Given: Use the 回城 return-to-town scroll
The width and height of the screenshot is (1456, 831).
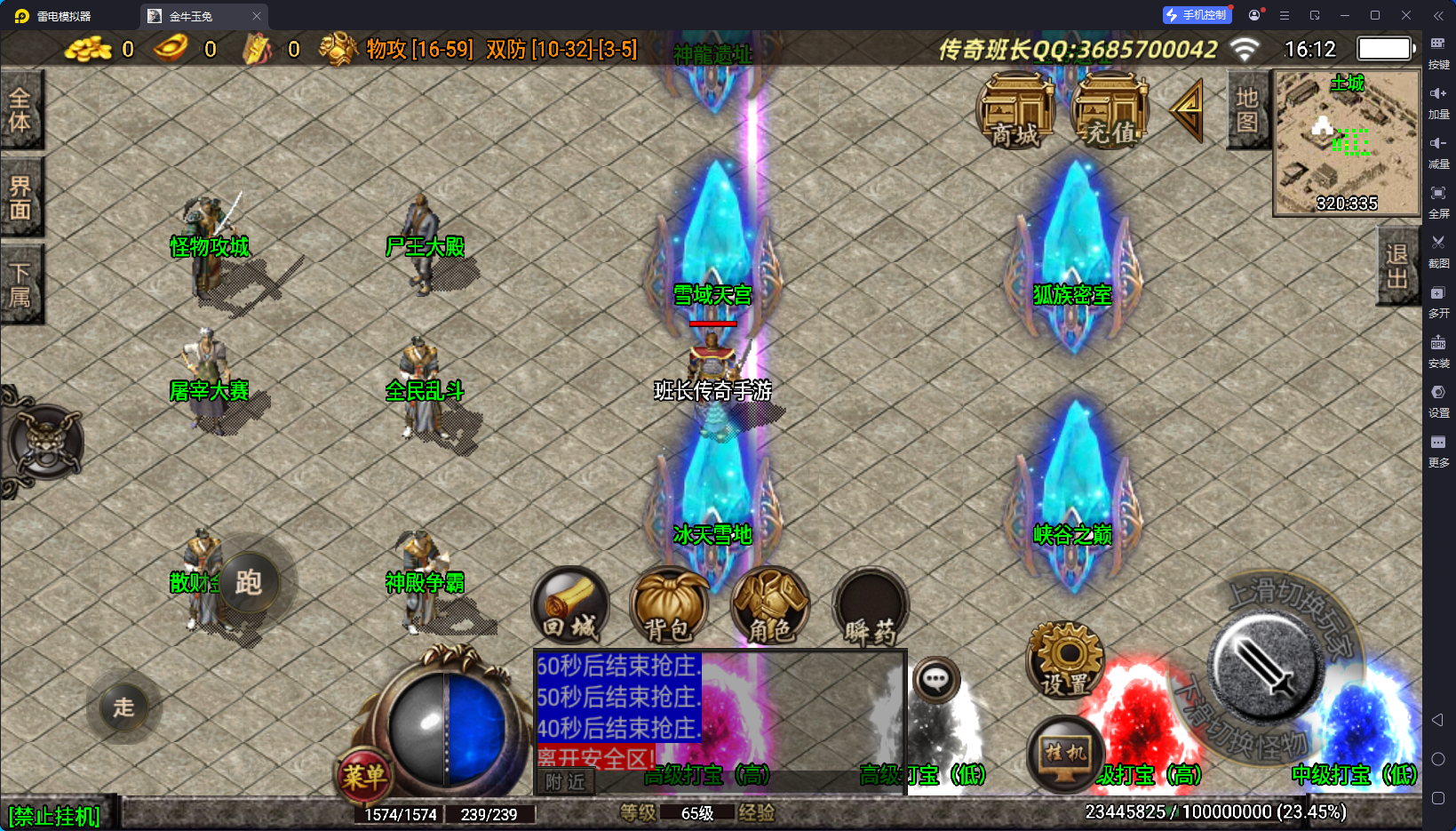Looking at the screenshot, I should click(x=570, y=606).
